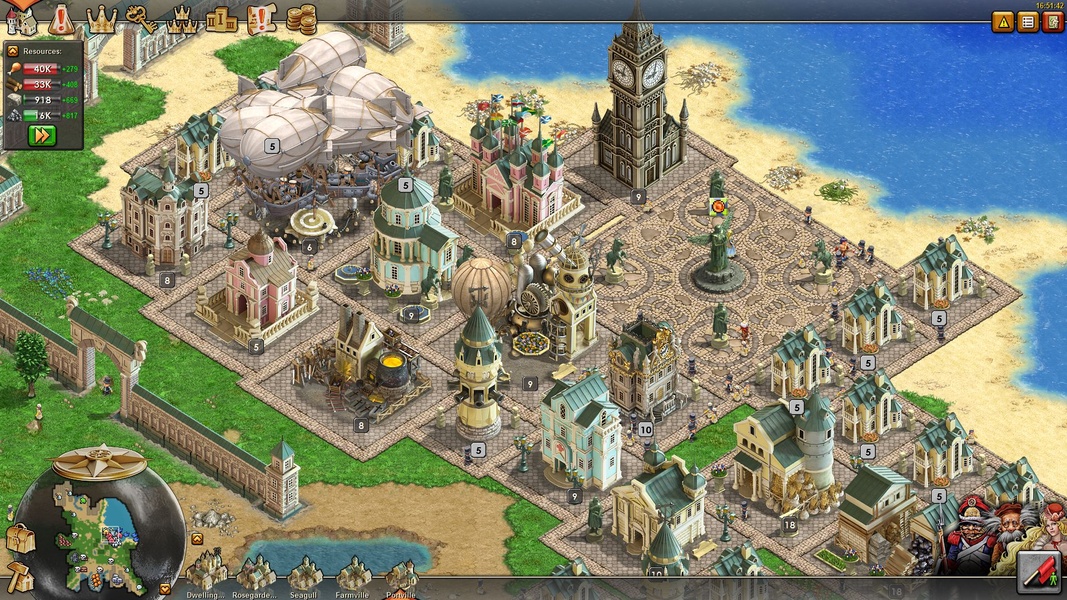Click the green fast-forward button
This screenshot has height=600, width=1067.
click(42, 135)
